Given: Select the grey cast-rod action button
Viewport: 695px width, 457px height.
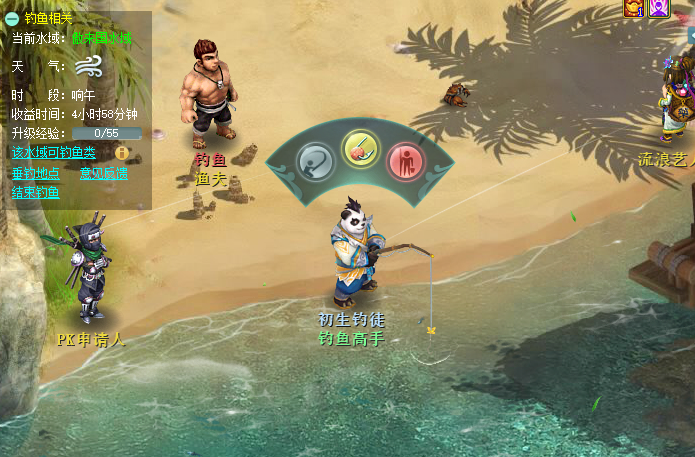Looking at the screenshot, I should click(x=315, y=161).
